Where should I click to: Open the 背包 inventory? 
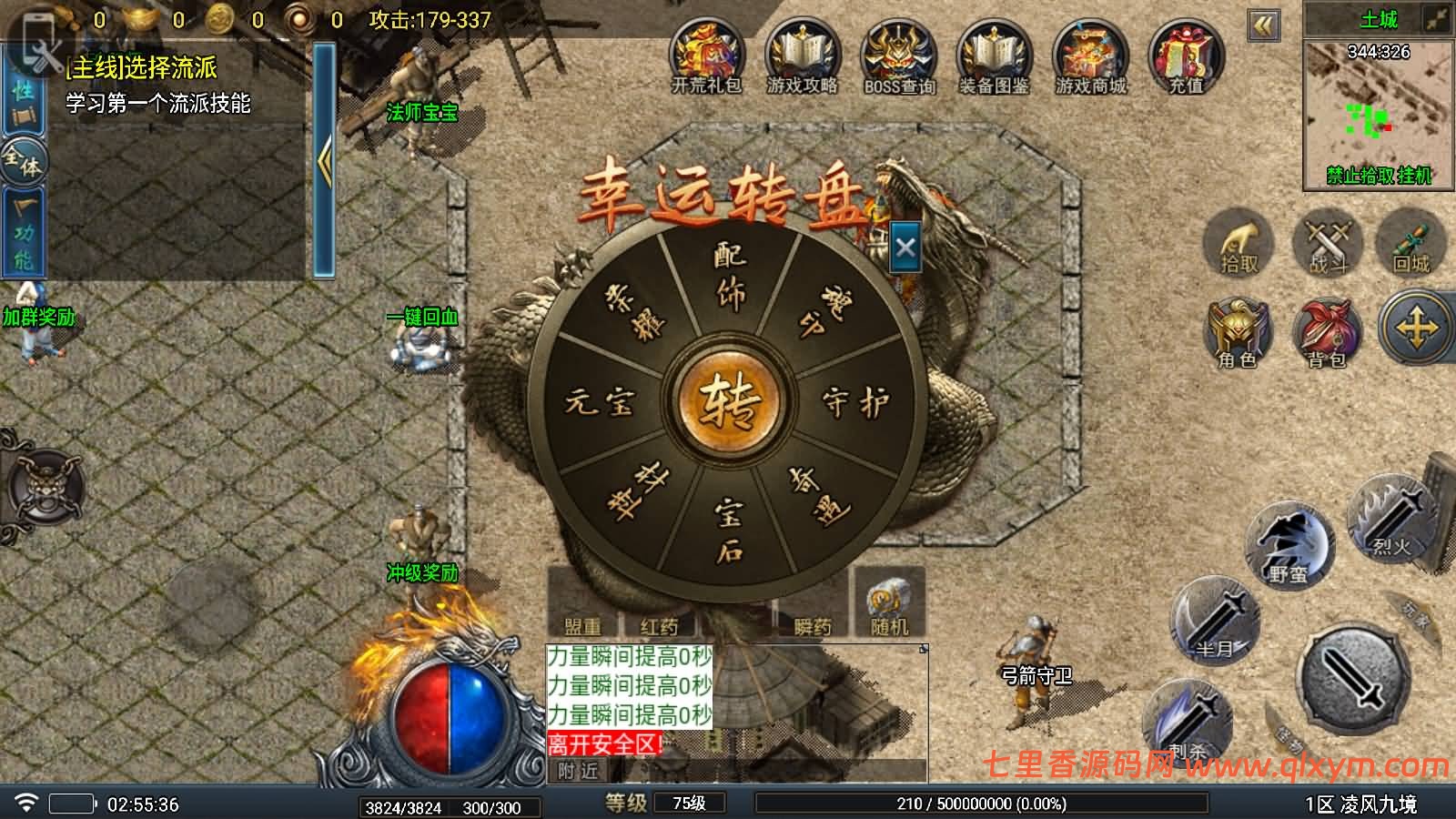1329,332
